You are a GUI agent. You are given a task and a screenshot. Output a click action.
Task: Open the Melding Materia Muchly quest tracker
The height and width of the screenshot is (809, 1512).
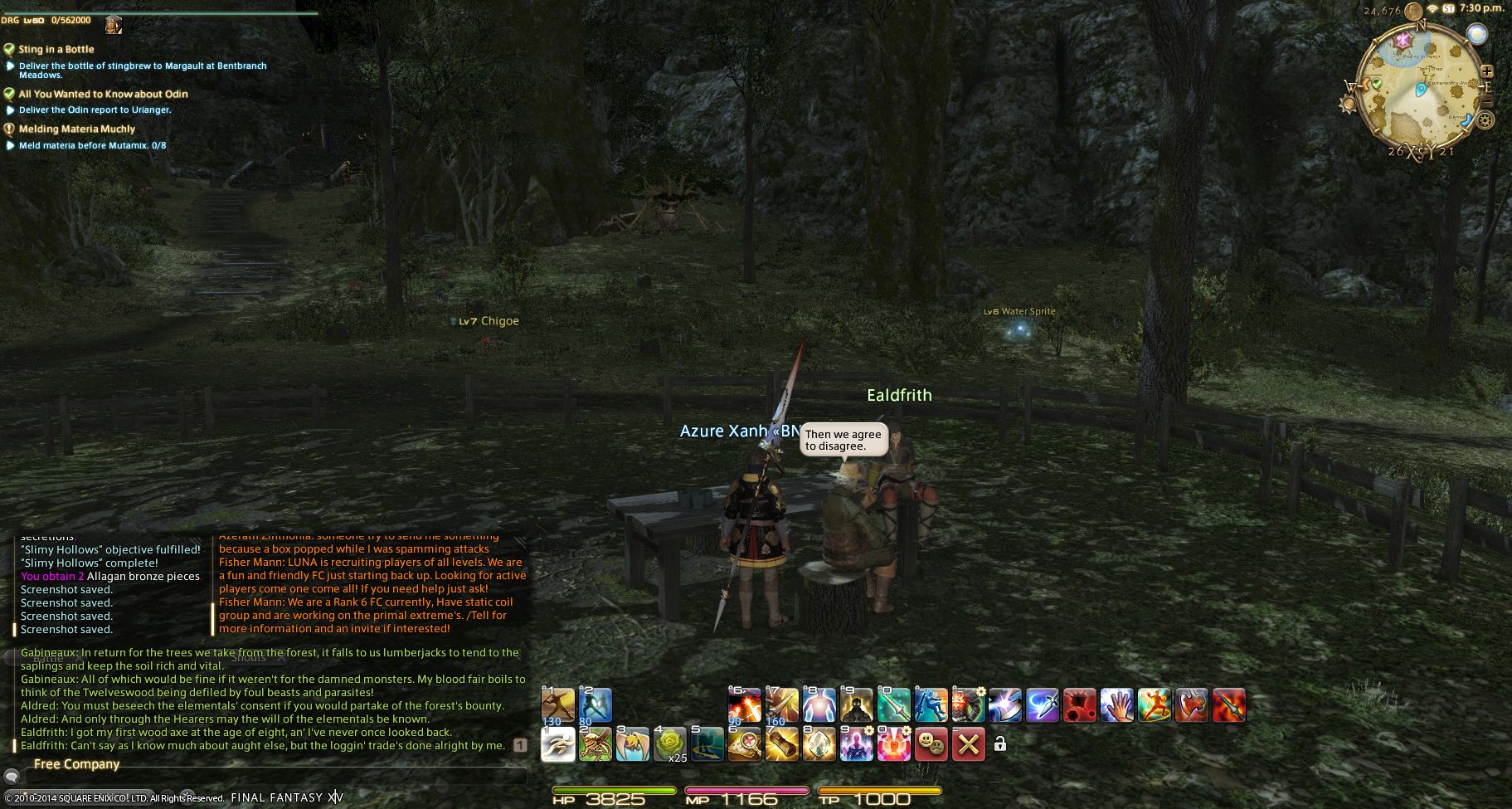76,129
